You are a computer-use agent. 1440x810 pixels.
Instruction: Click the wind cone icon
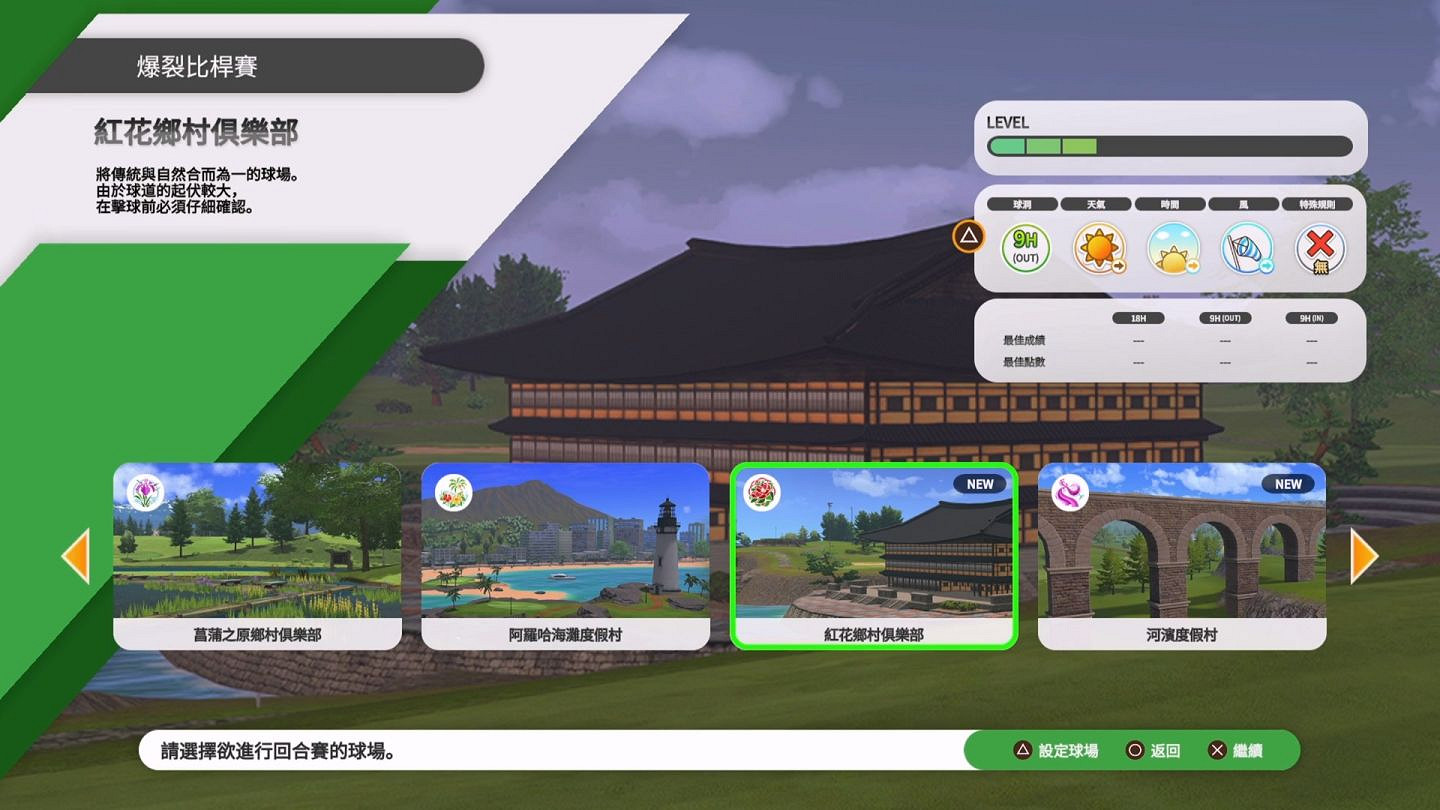1246,248
